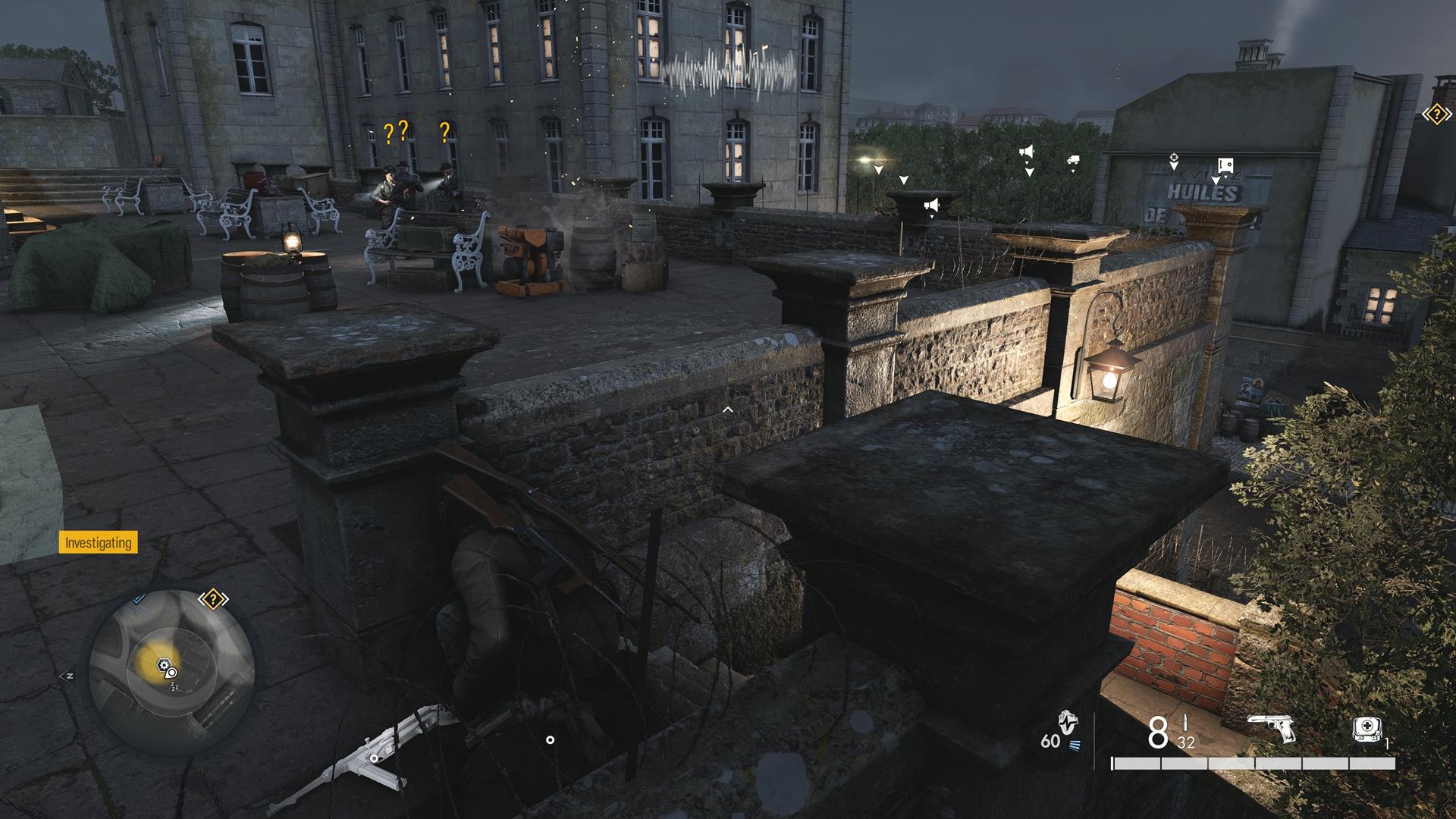Select the truck vehicle marker on the horizon
1456x819 pixels.
[1073, 159]
